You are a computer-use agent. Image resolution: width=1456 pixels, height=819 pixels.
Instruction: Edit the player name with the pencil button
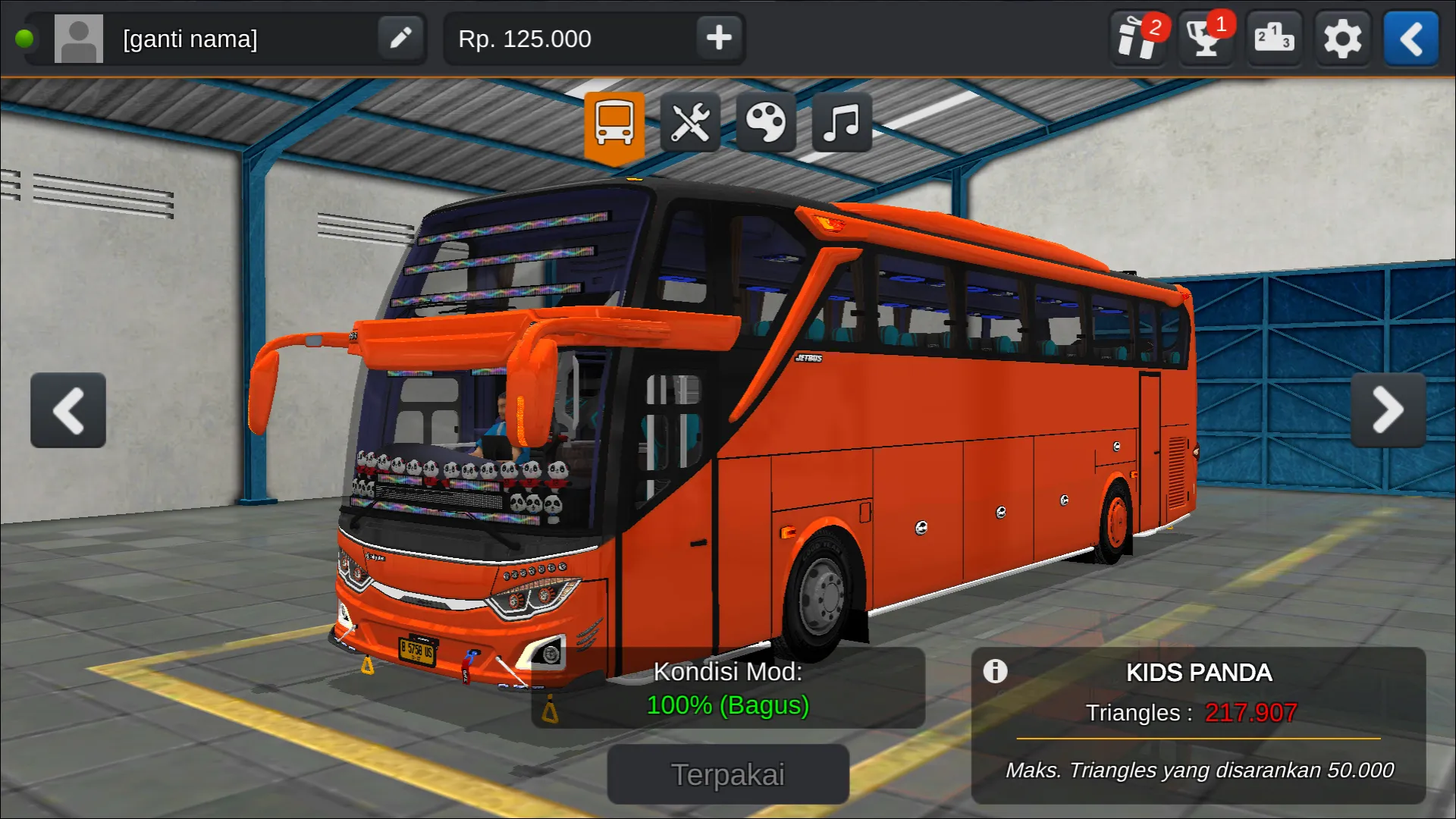coord(400,38)
